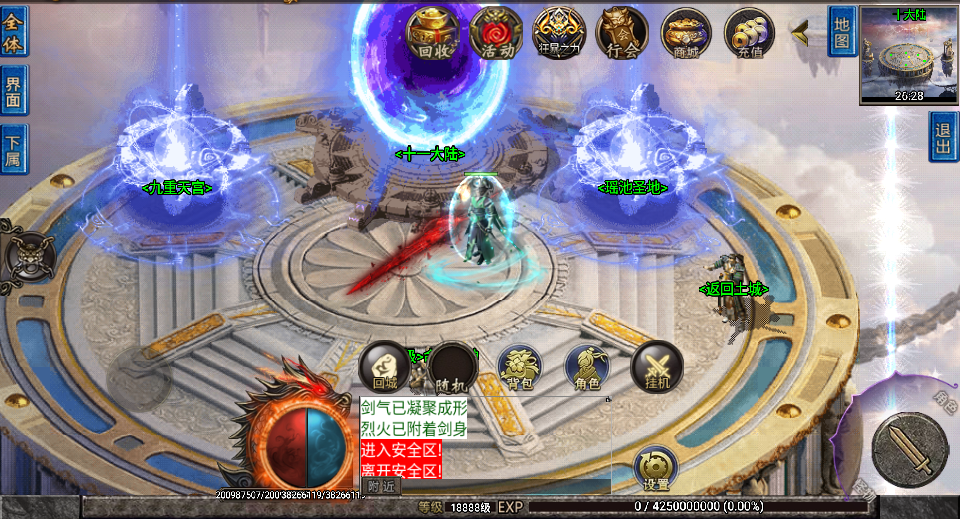This screenshot has width=960, height=519.
Task: Activate the 狂暴之力 icon
Action: (559, 33)
